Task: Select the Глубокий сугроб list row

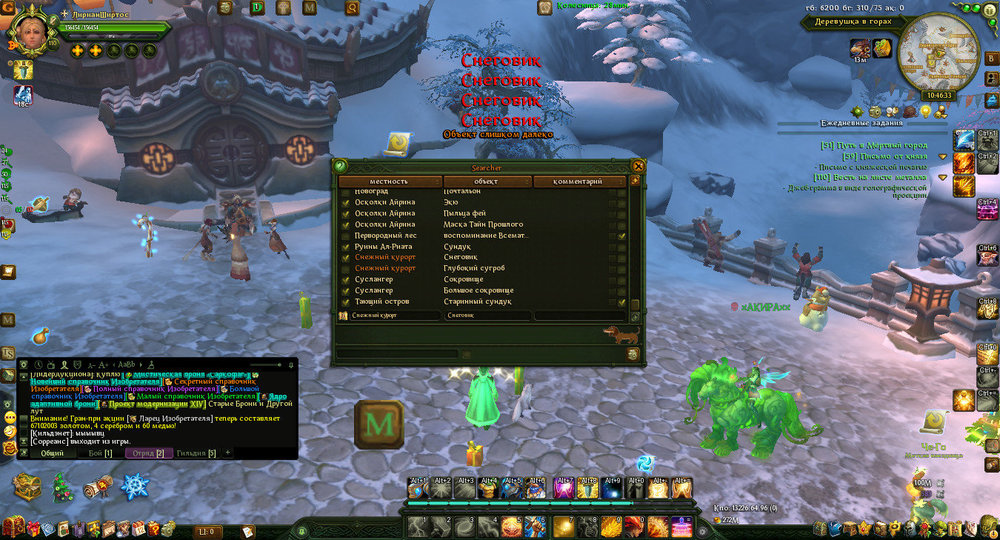Action: (x=475, y=268)
